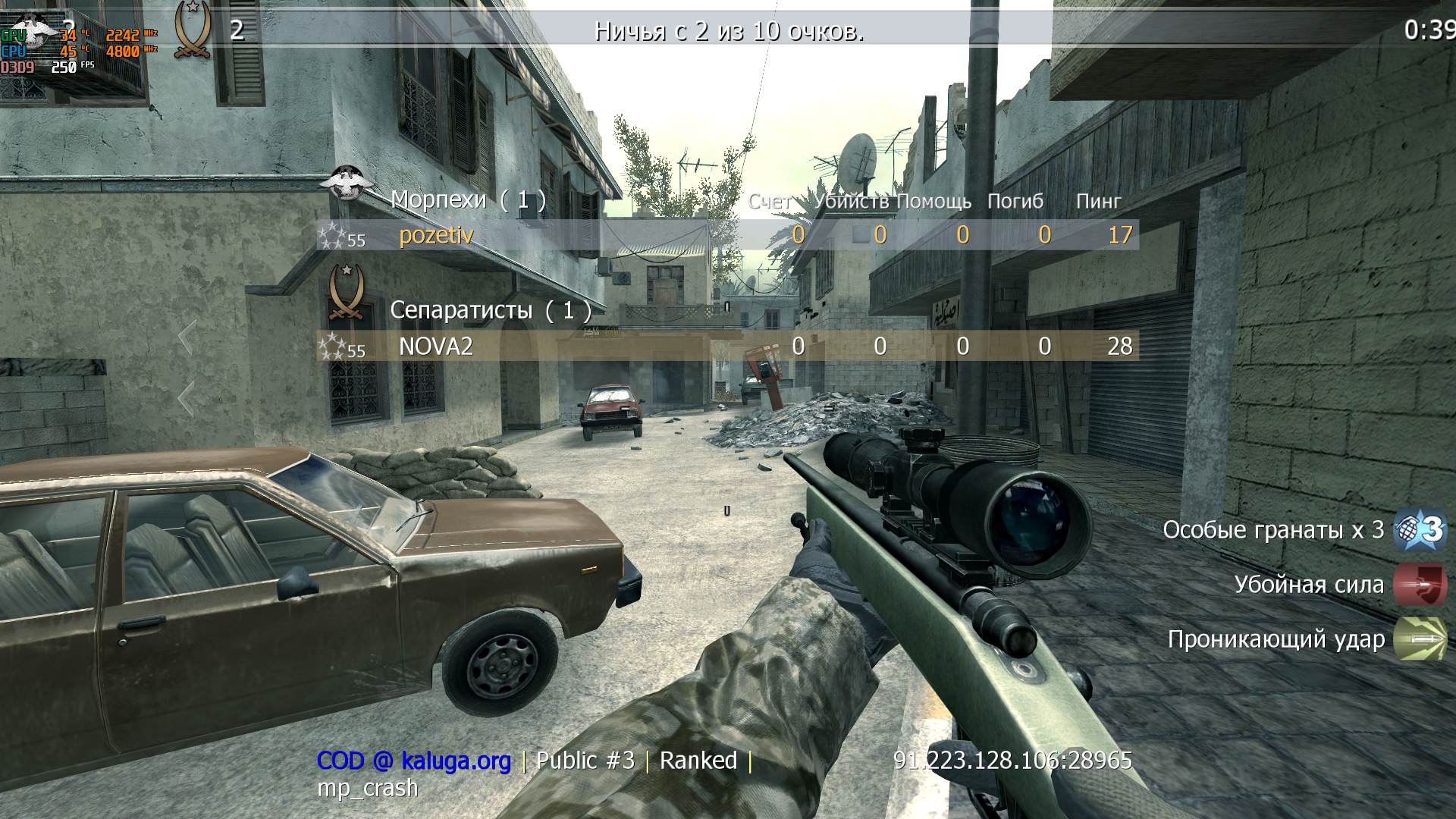Select the server IP address text

[1012, 759]
